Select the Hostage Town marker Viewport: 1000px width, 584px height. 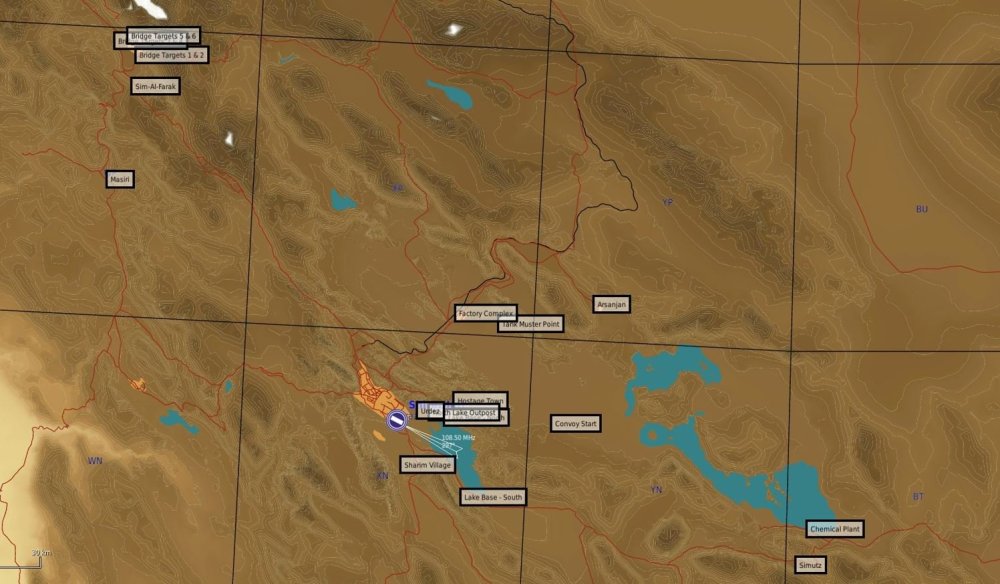tap(480, 400)
